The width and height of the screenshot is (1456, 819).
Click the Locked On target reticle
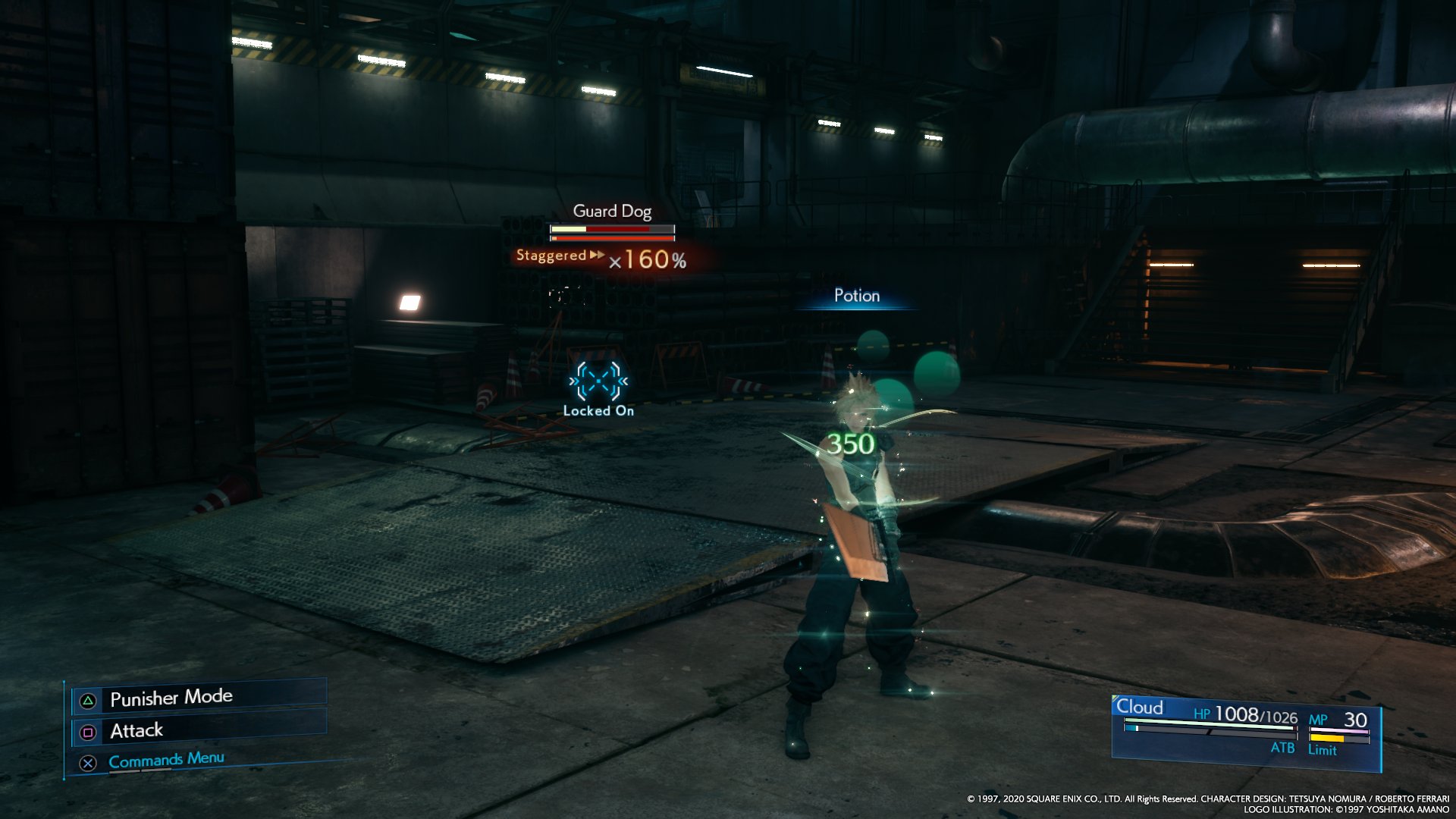pos(598,381)
